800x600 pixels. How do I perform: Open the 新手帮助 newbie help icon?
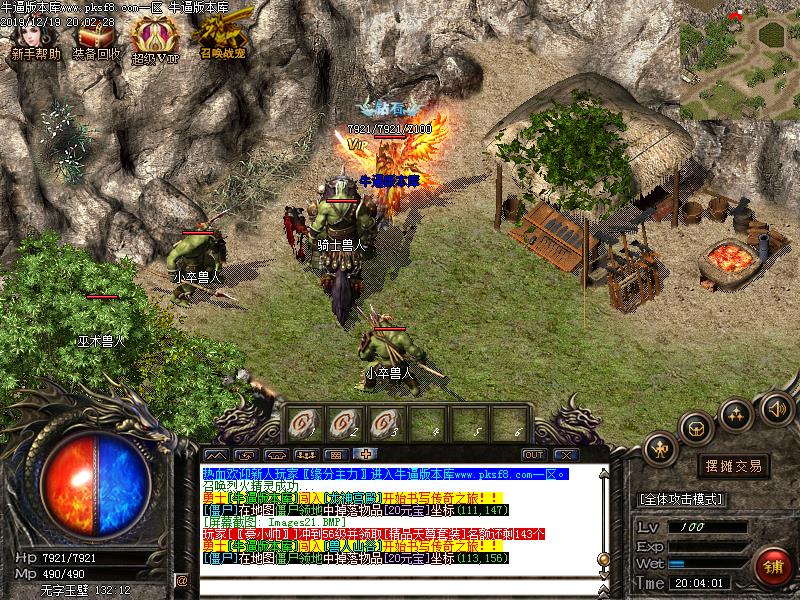coord(34,40)
